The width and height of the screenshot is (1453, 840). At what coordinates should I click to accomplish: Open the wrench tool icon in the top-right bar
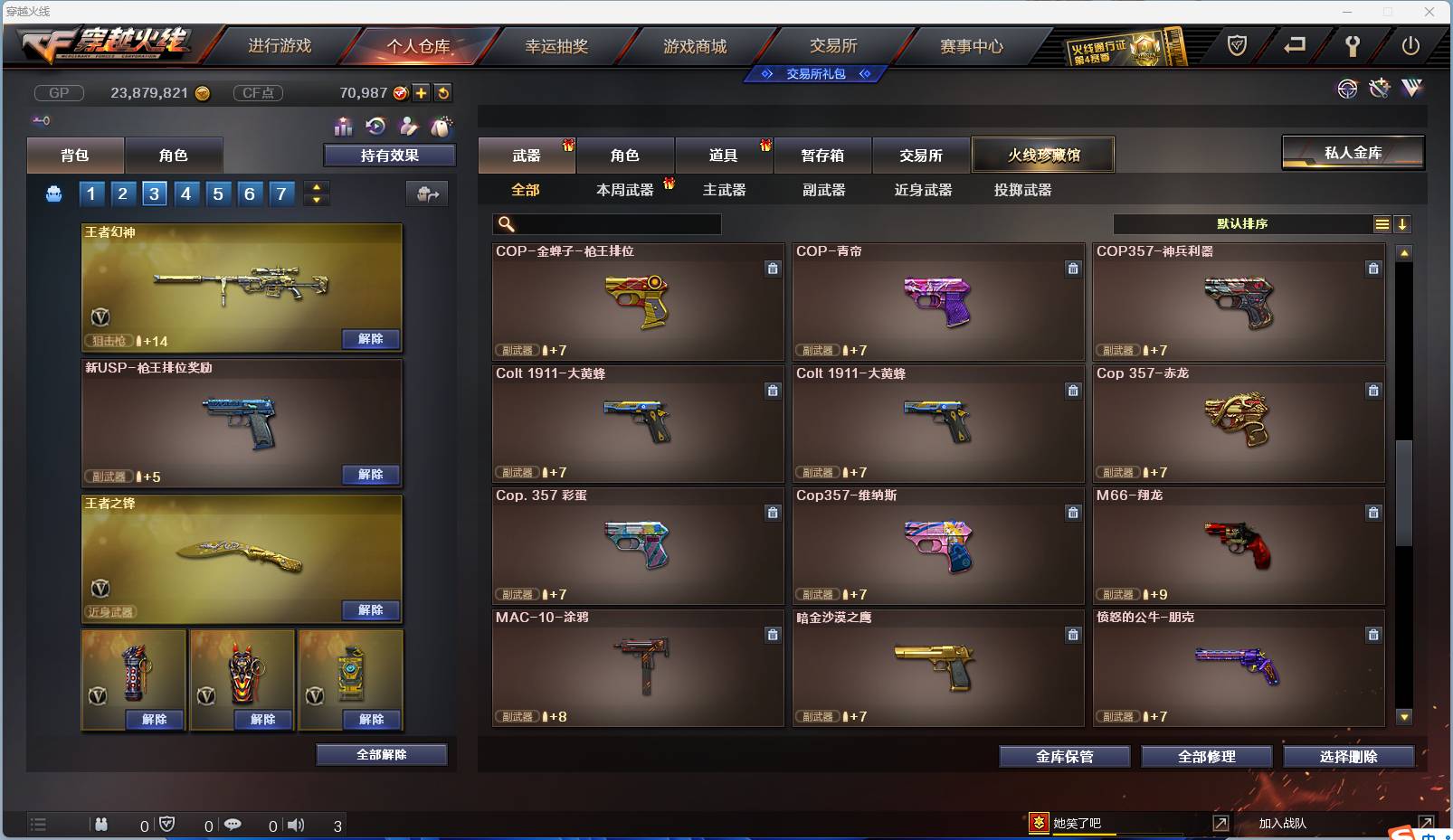click(x=1354, y=44)
